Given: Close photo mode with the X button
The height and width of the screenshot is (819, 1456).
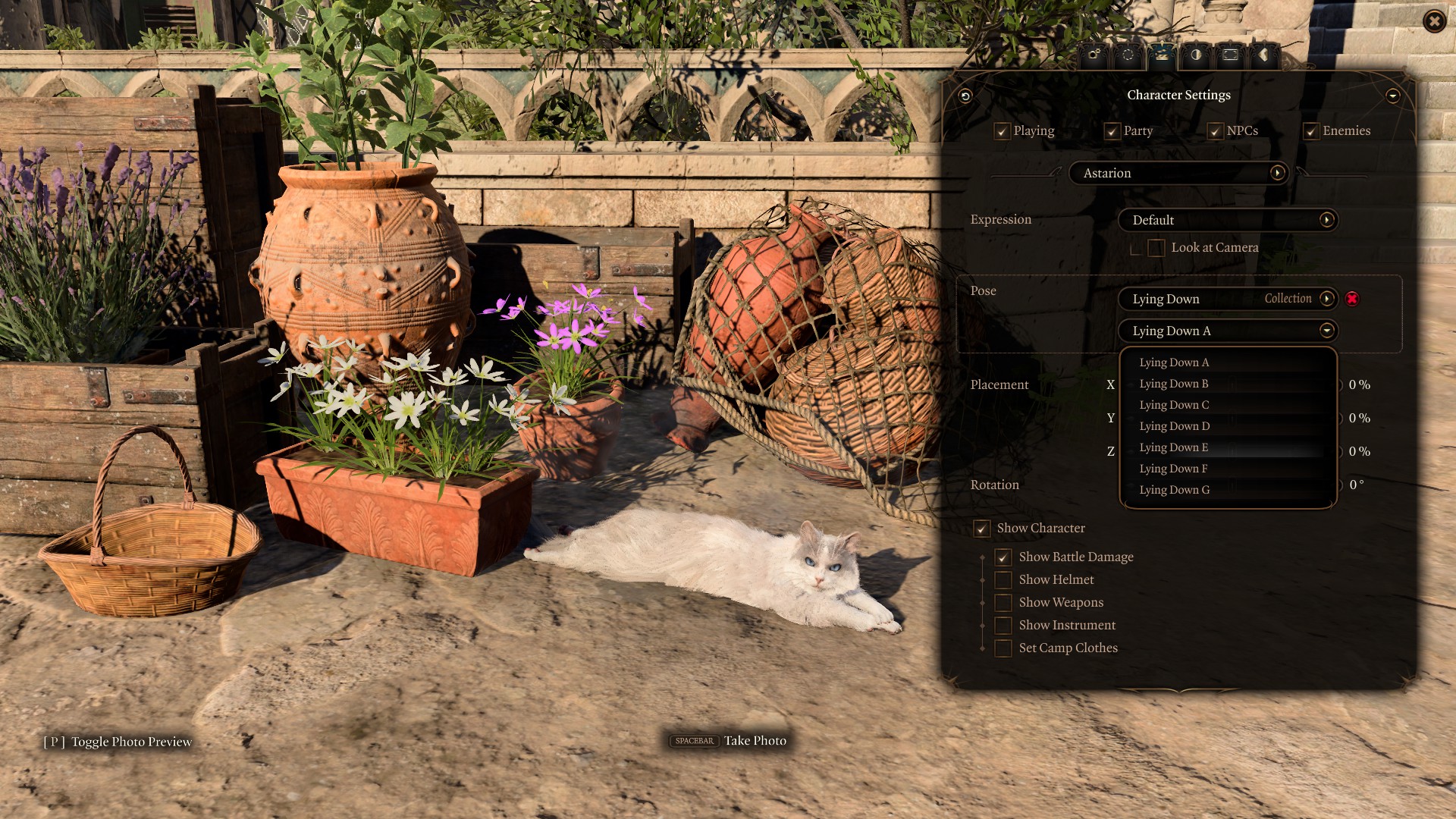Looking at the screenshot, I should pos(1433,21).
